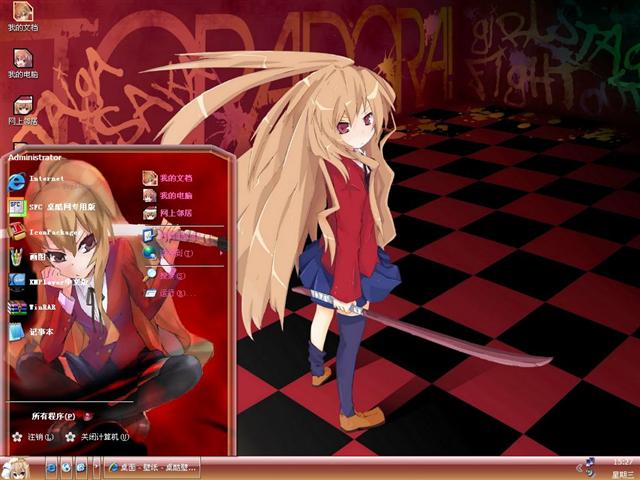
Task: Click the 注销(L) log off button
Action: point(34,437)
